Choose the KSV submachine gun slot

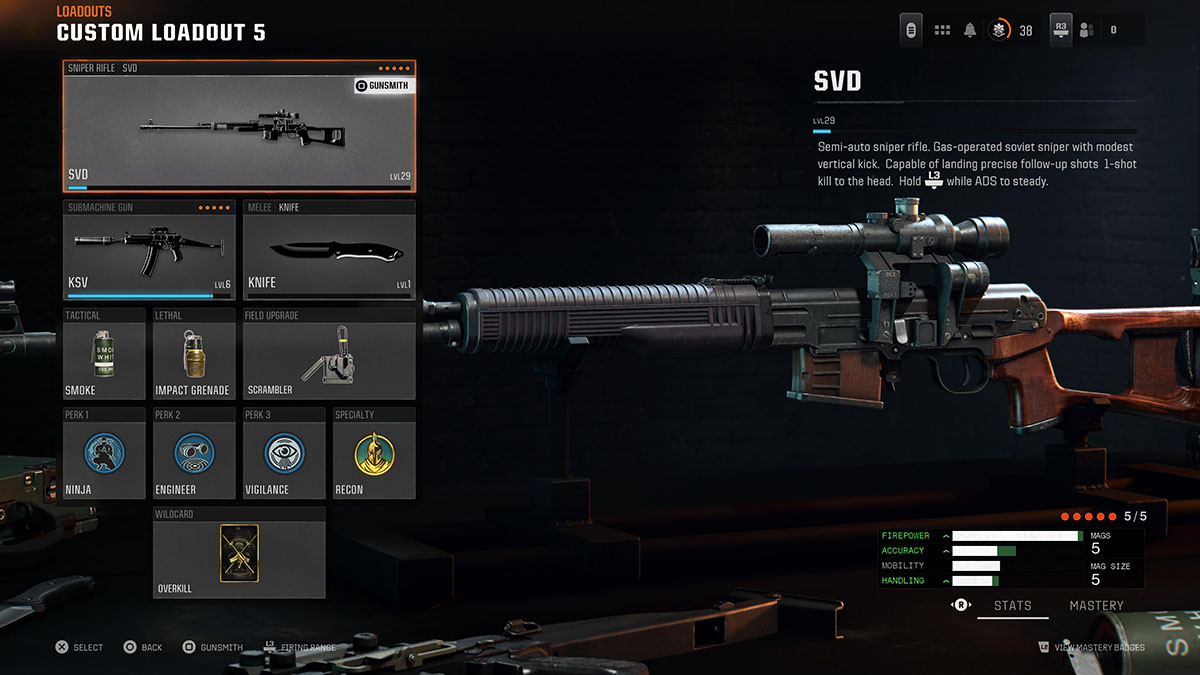point(149,250)
